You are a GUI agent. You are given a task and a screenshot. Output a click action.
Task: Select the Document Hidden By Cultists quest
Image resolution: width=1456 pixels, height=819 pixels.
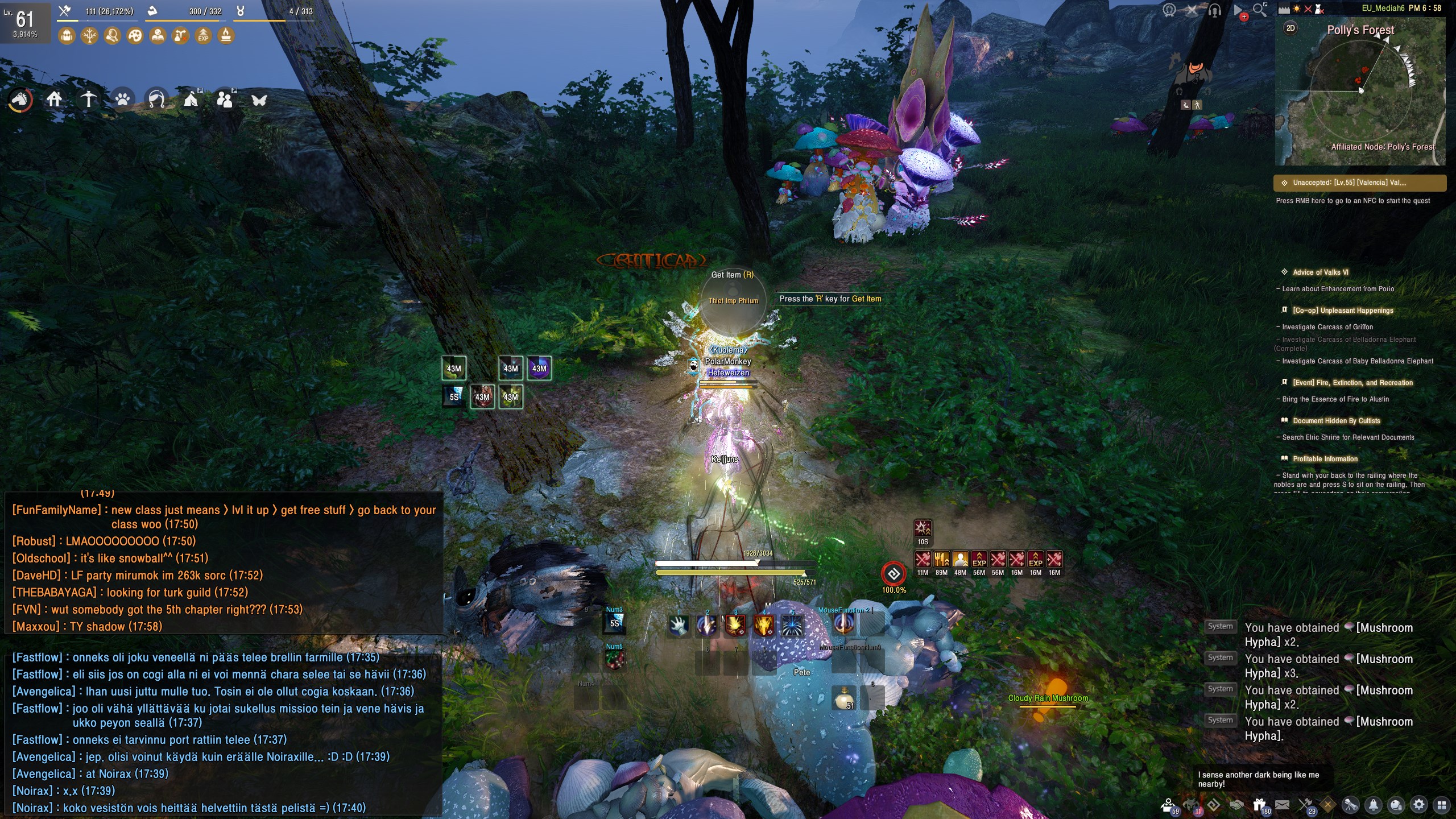[x=1336, y=421]
